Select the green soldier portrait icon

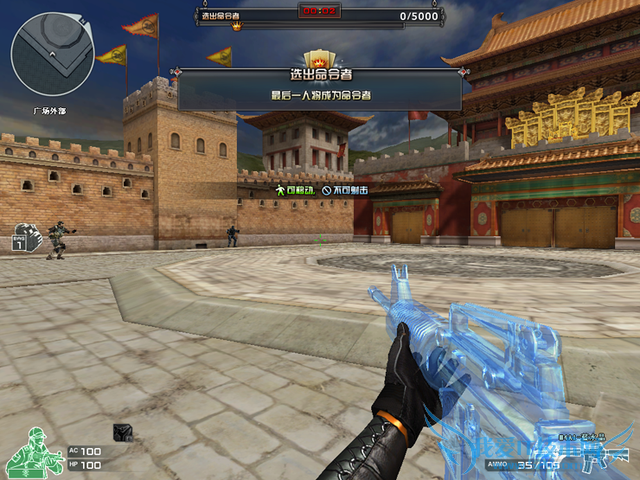[32, 453]
